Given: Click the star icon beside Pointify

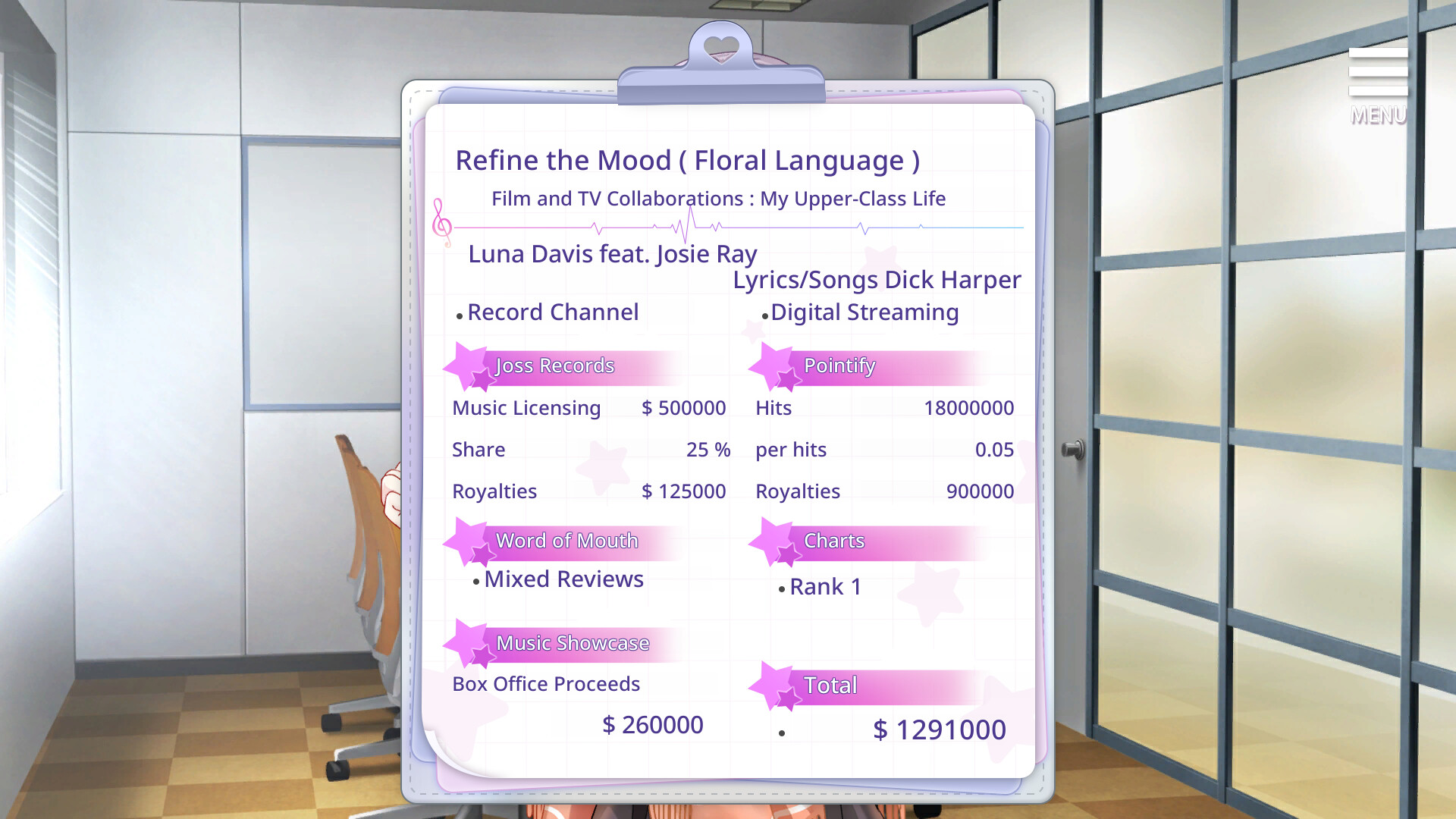Looking at the screenshot, I should (773, 366).
